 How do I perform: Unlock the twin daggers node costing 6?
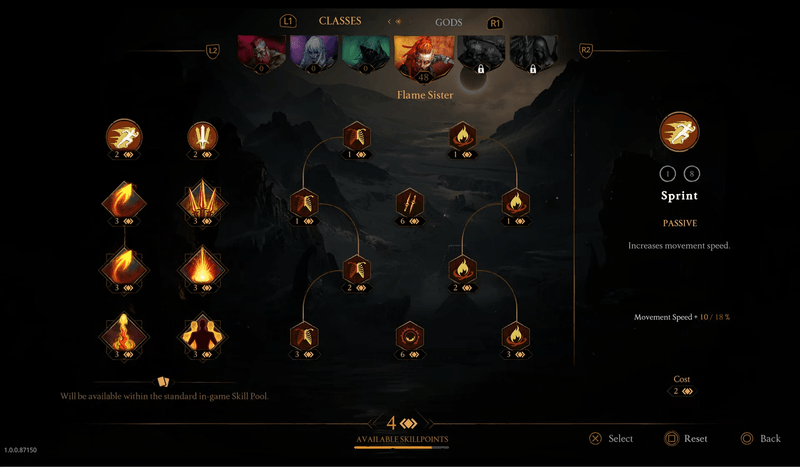point(410,202)
